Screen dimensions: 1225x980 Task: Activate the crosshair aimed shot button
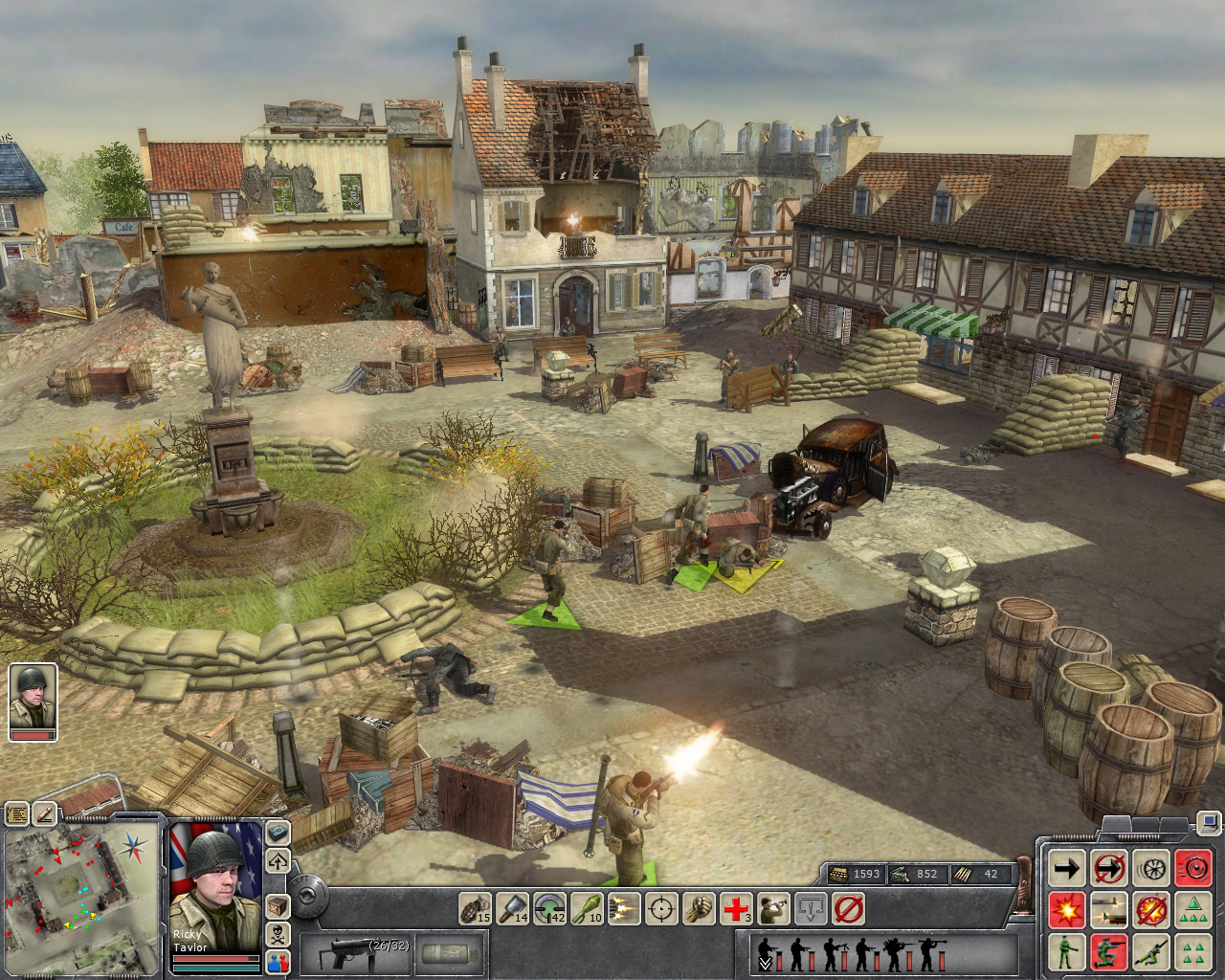pyautogui.click(x=661, y=907)
